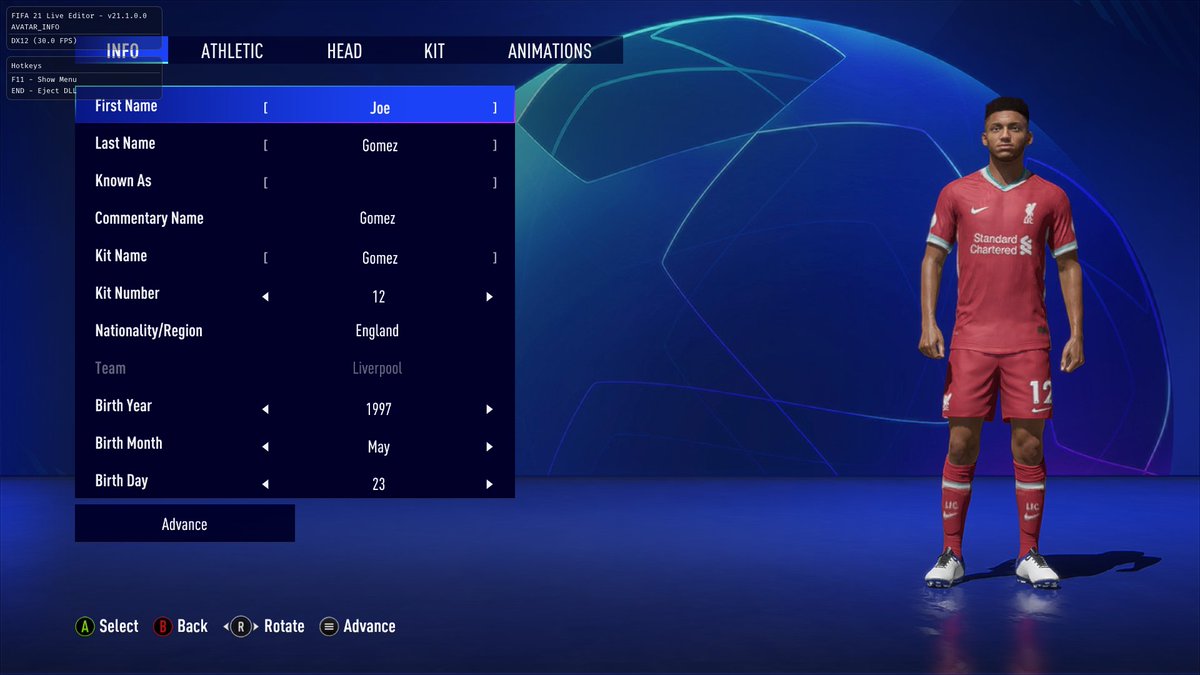Advance Birth Month with the right arrow
This screenshot has height=675, width=1200.
click(490, 447)
